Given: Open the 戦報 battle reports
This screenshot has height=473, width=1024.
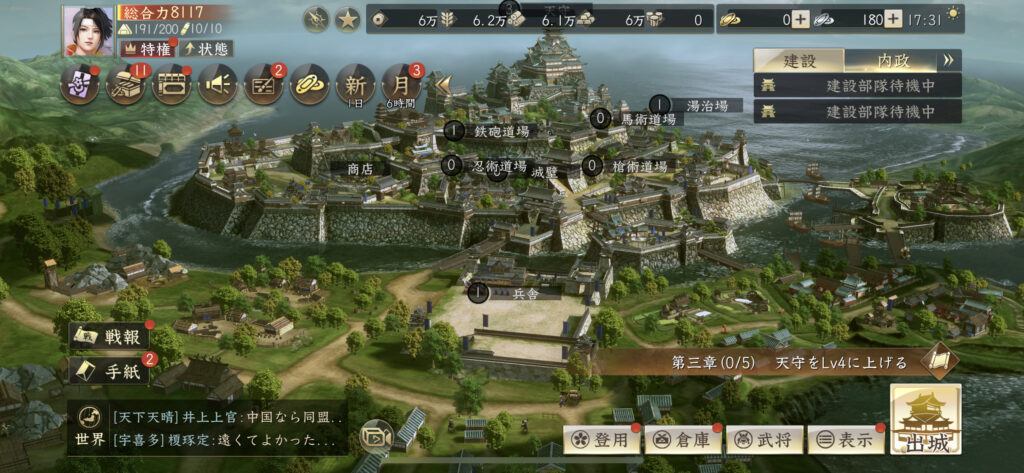Looking at the screenshot, I should pyautogui.click(x=108, y=337).
